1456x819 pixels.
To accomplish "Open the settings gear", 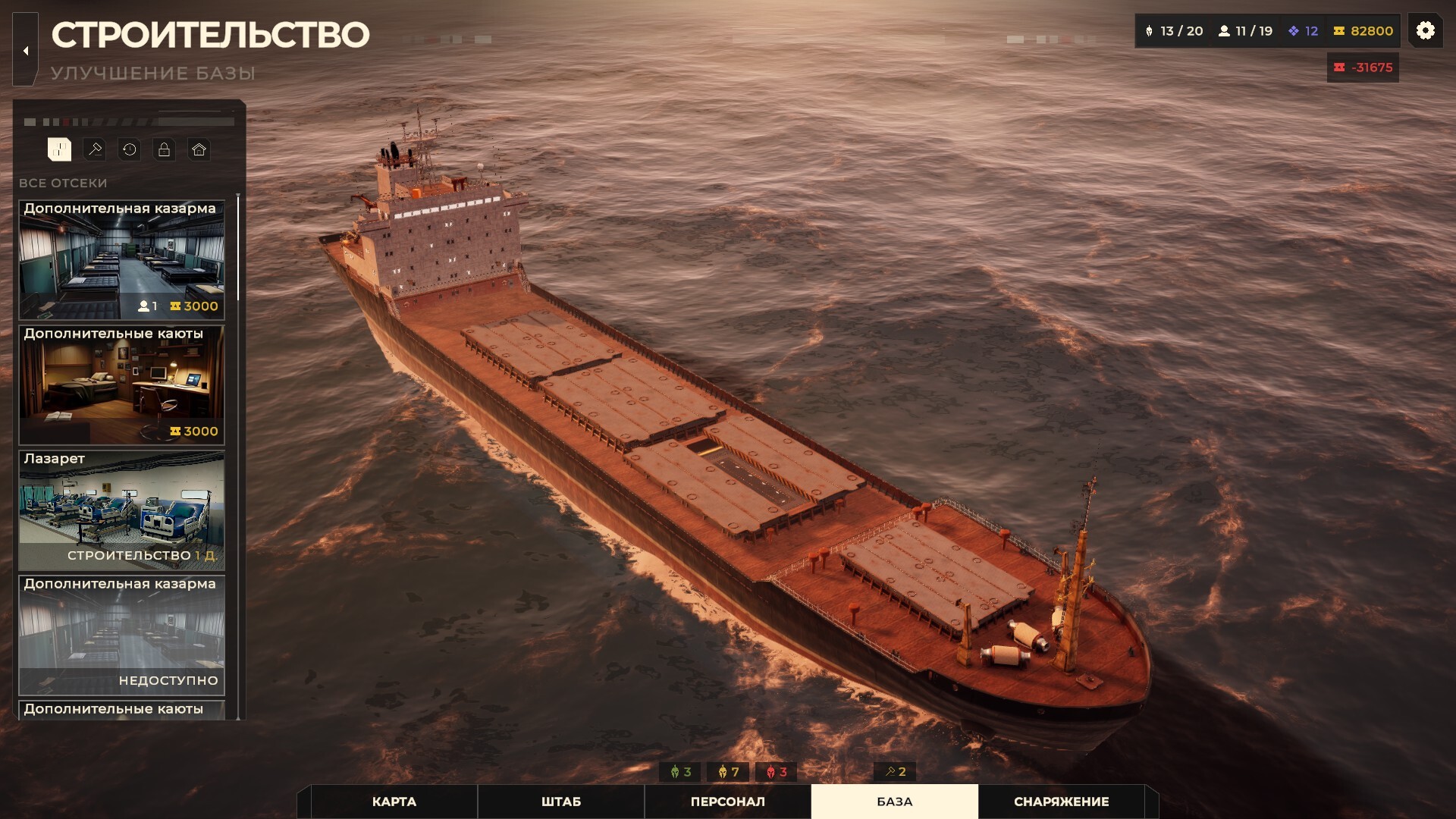I will (x=1425, y=30).
